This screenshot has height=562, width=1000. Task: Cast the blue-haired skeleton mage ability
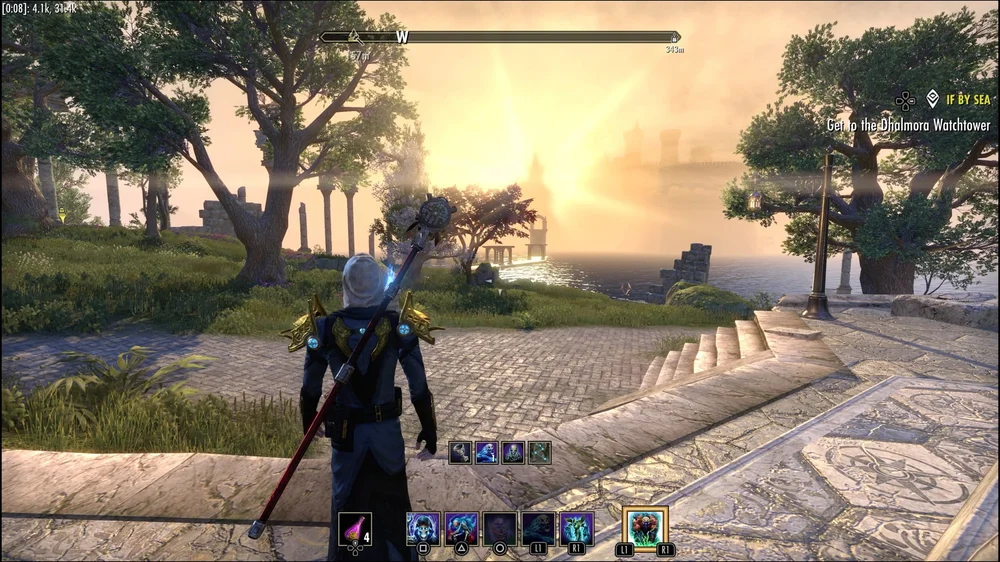tap(461, 528)
